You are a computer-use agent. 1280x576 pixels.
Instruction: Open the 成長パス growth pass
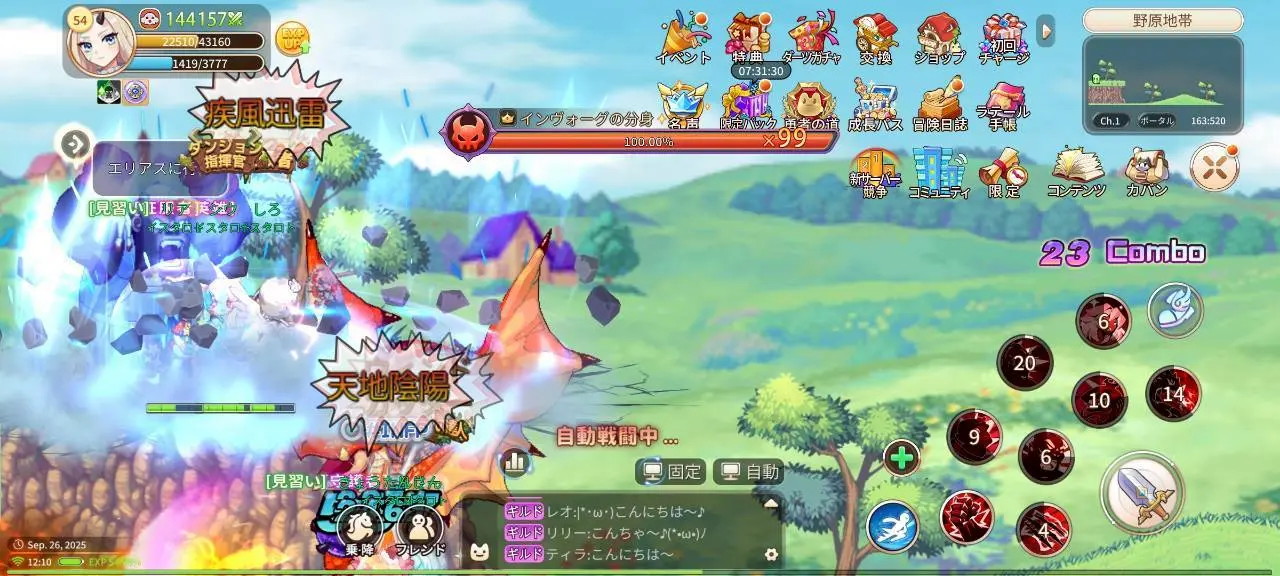click(x=875, y=104)
